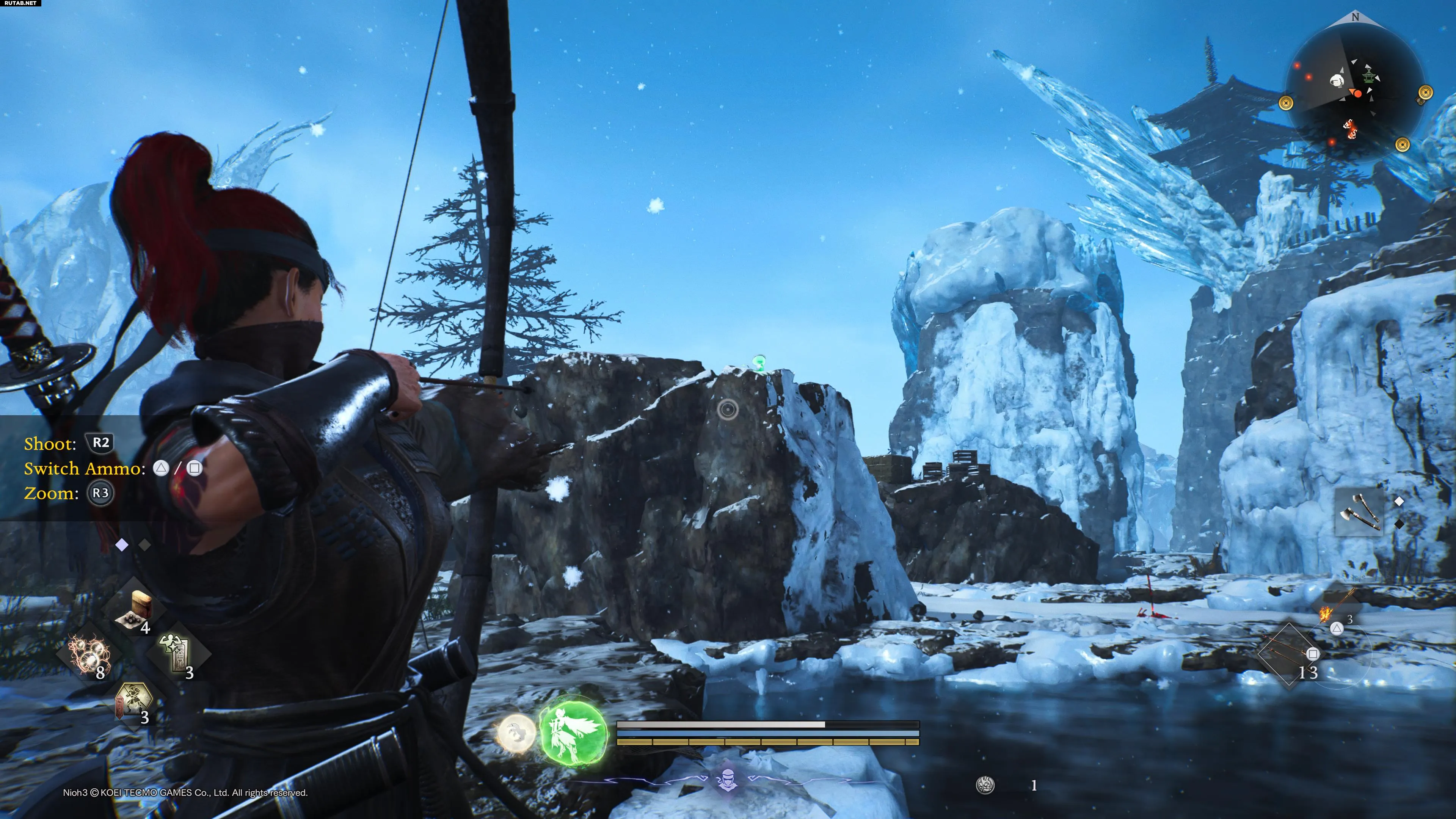
Task: Use the lightning orbs item
Action: [88, 654]
